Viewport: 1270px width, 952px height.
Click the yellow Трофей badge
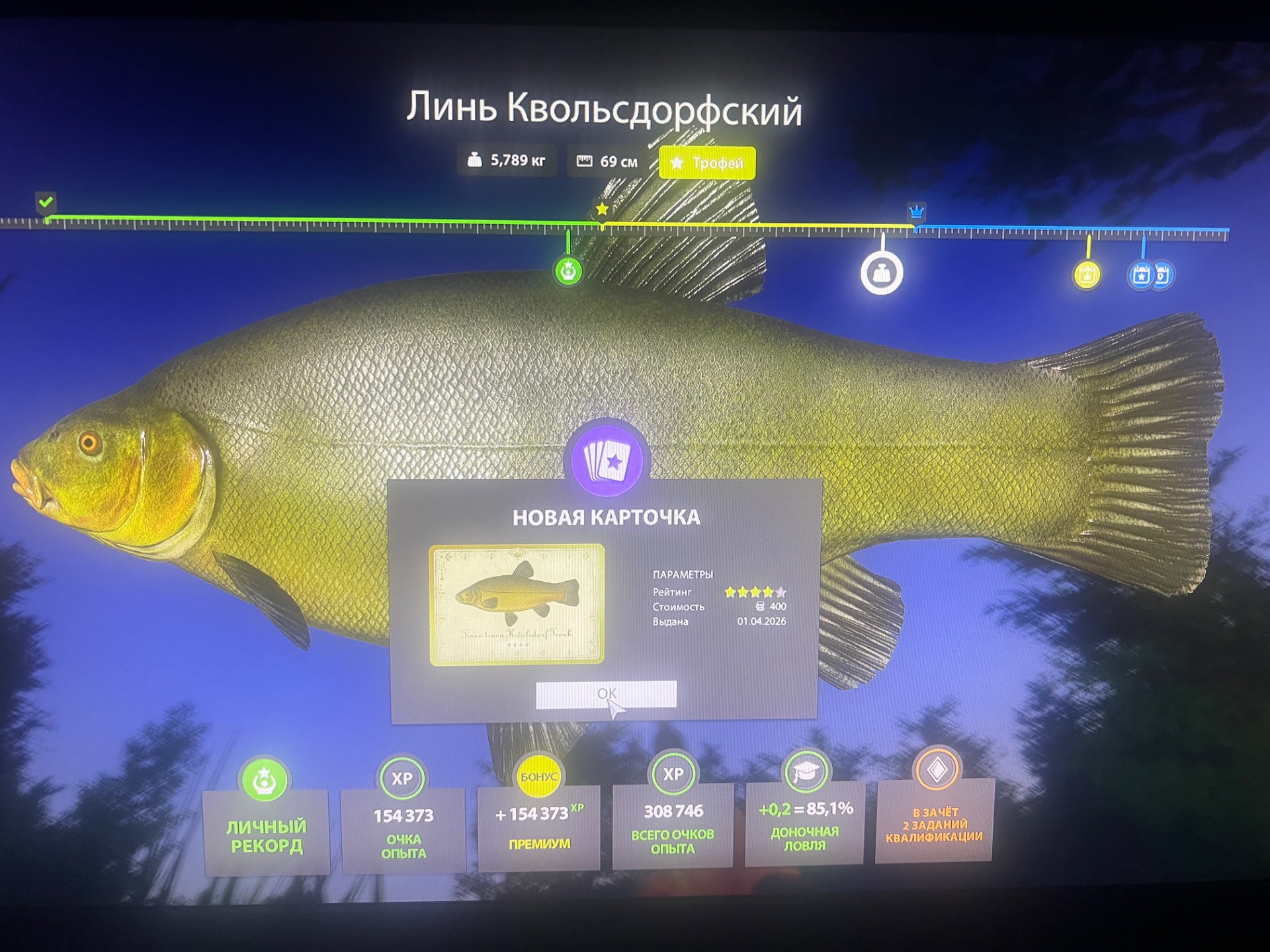click(x=706, y=161)
